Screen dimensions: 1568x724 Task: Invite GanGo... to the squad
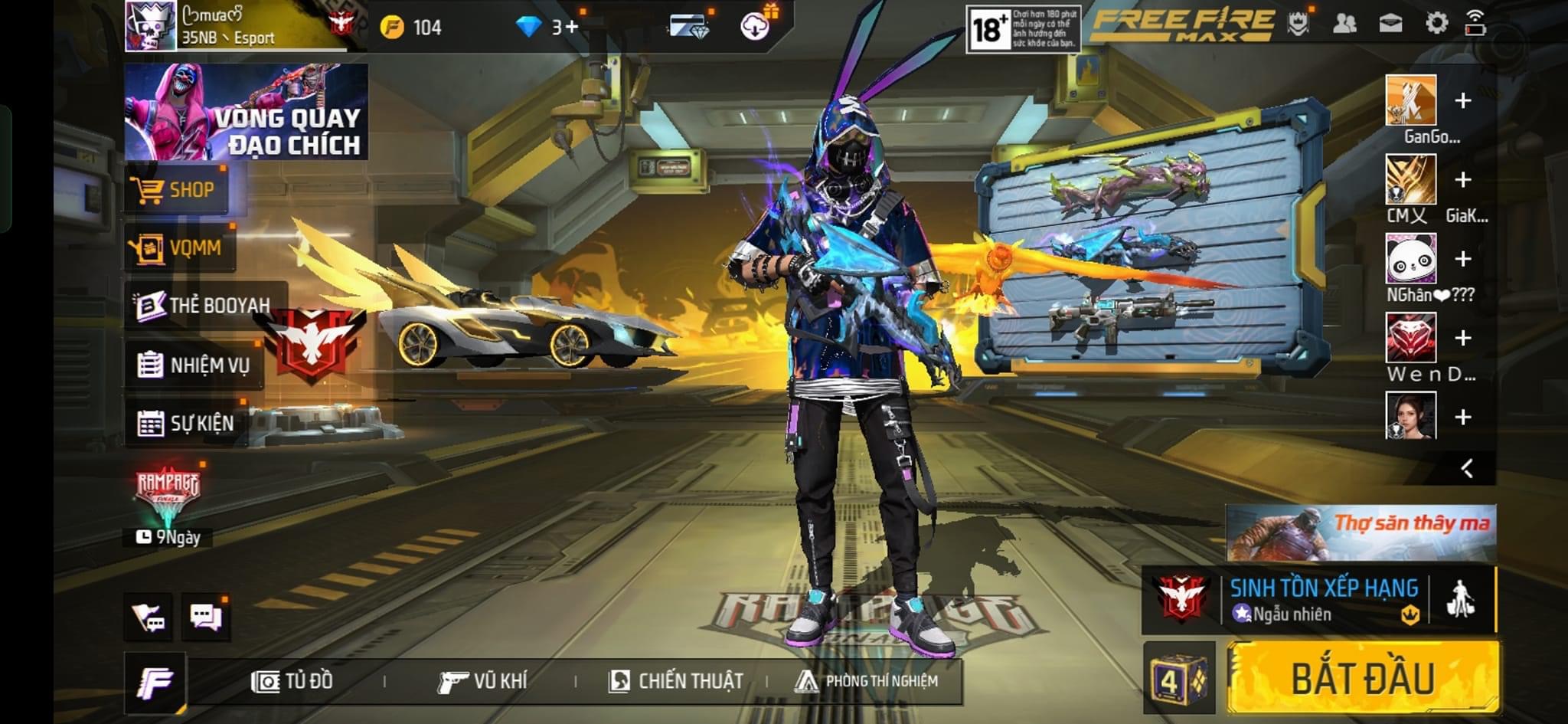pyautogui.click(x=1462, y=101)
